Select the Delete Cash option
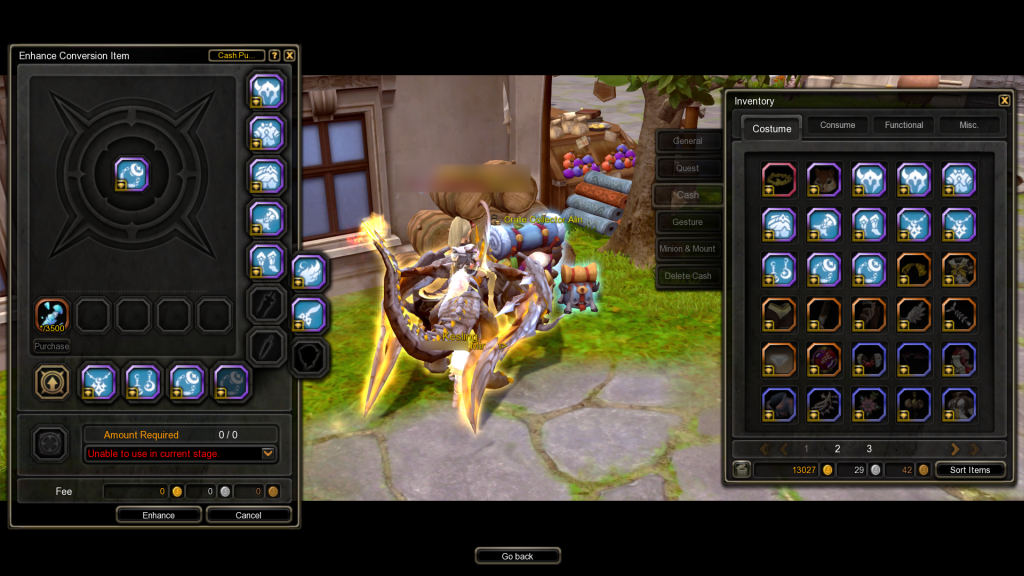This screenshot has height=576, width=1024. [688, 276]
